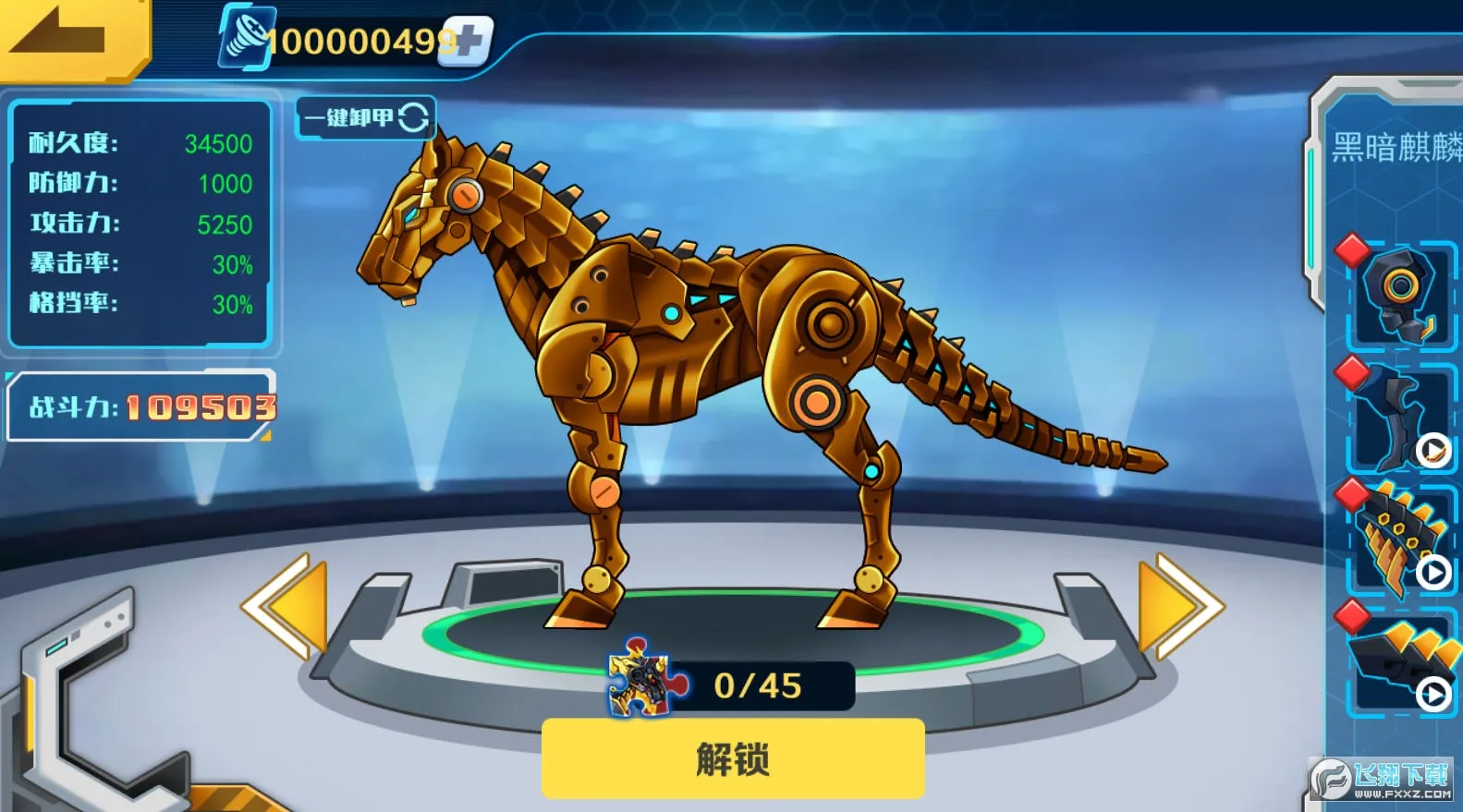1463x812 pixels.
Task: Click the 战斗力 109503 power display
Action: (x=140, y=406)
